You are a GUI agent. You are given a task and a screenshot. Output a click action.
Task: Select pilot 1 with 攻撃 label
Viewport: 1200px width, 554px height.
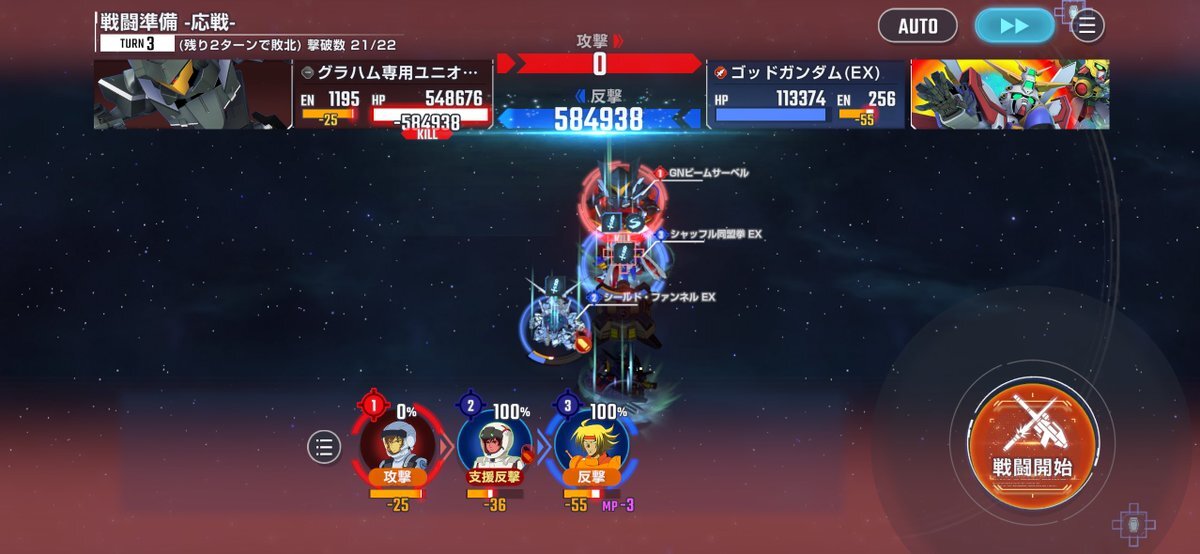(397, 446)
